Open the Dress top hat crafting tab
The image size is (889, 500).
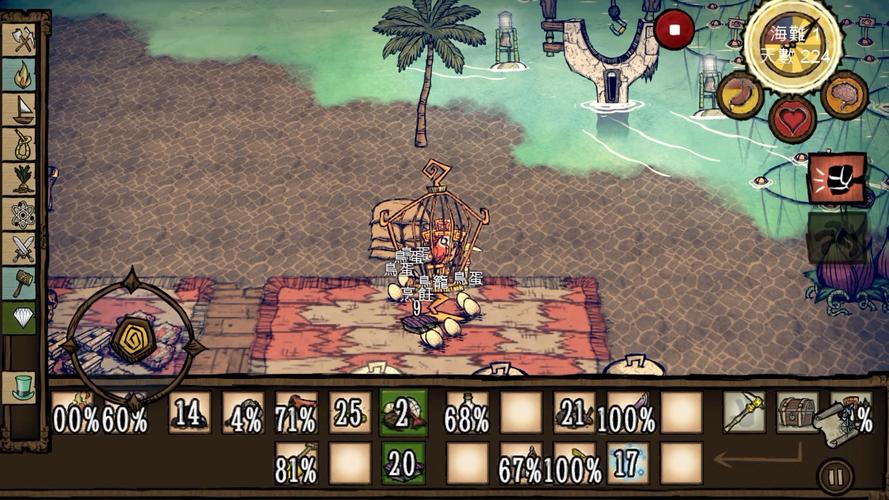21,386
